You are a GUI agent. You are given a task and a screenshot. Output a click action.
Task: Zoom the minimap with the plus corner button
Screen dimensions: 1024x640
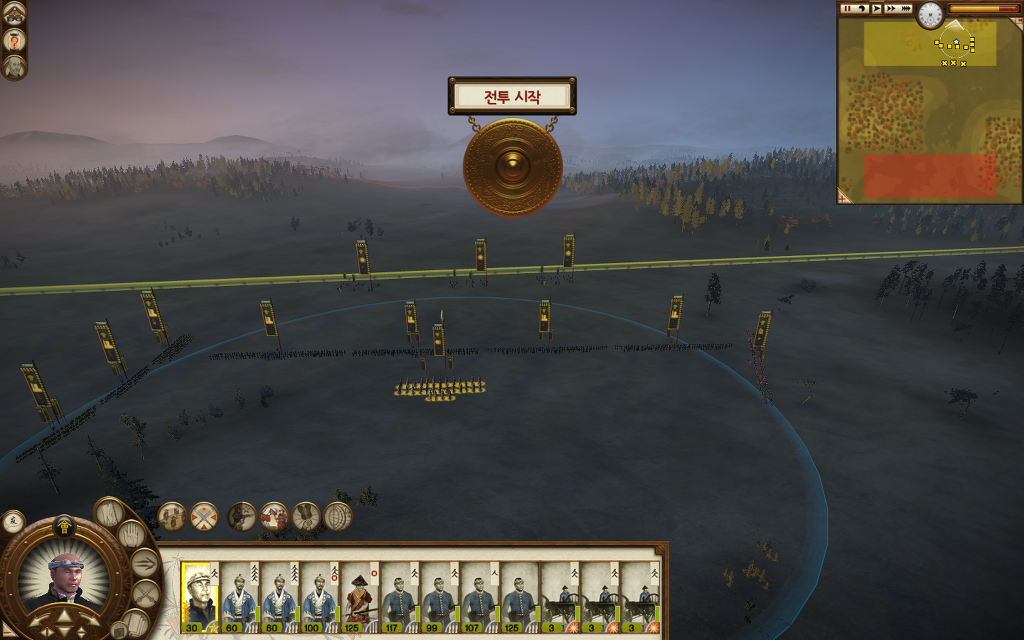point(843,198)
